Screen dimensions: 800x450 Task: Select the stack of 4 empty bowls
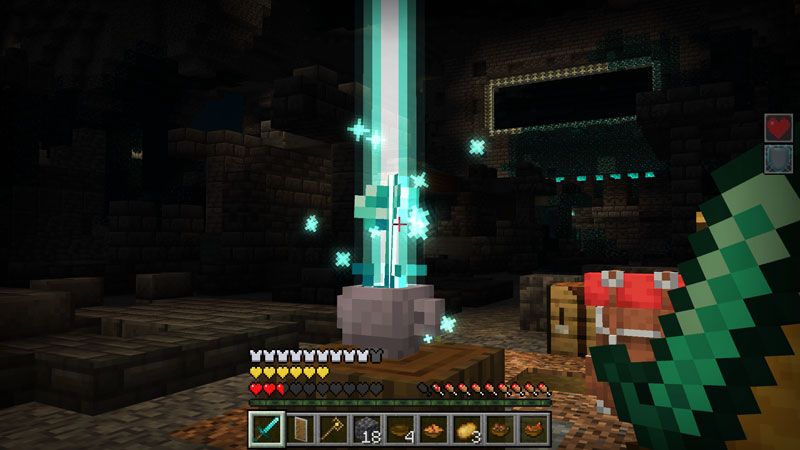tap(400, 428)
